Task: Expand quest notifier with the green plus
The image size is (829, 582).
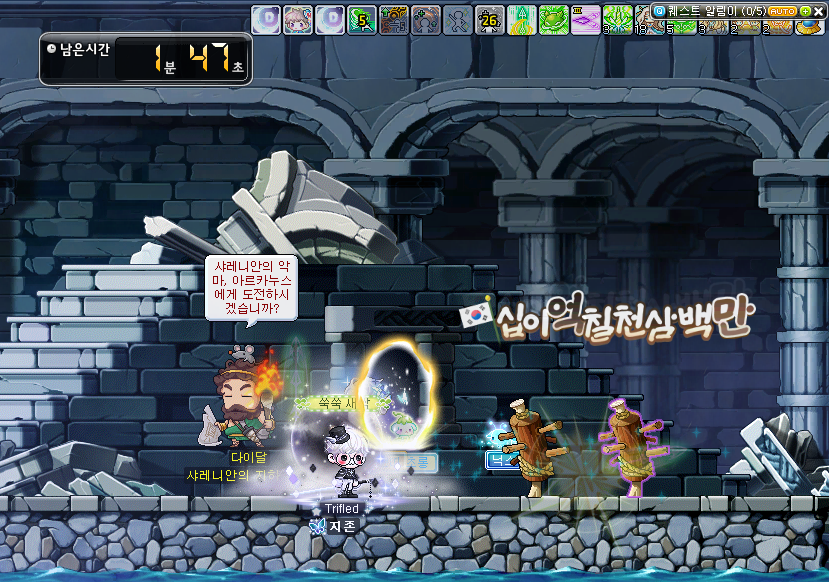Action: (805, 11)
